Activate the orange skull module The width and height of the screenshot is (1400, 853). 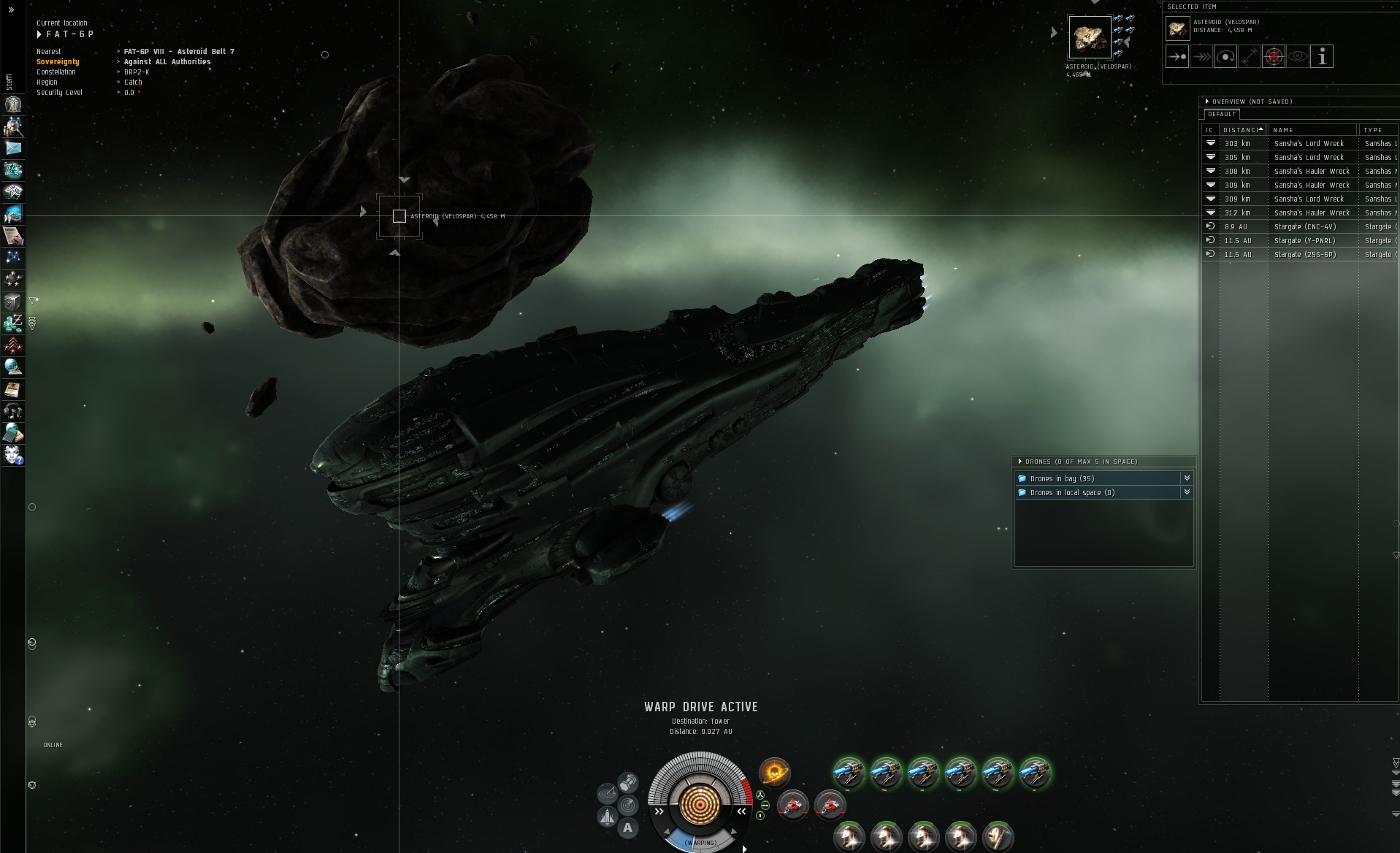pyautogui.click(x=774, y=772)
